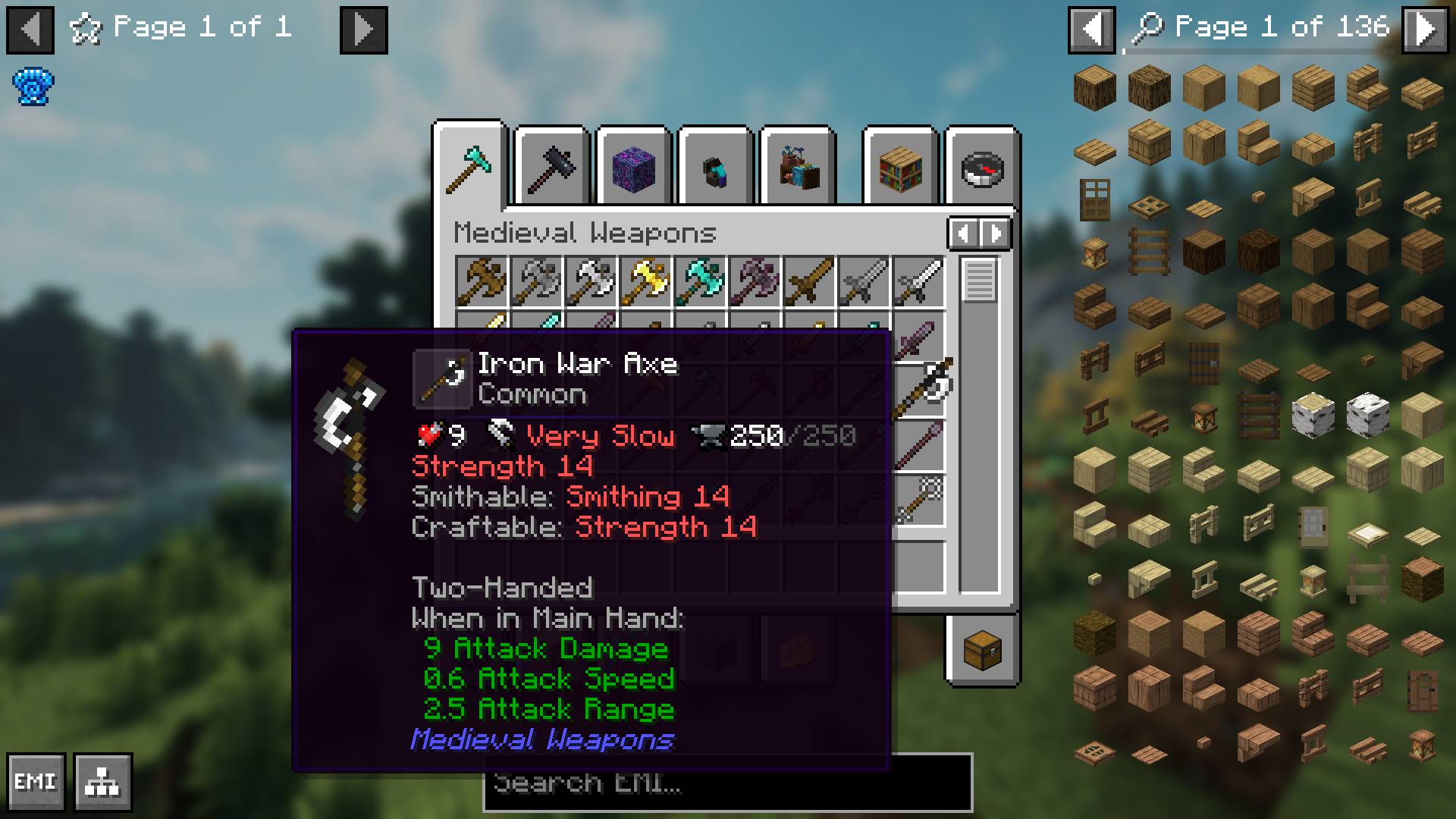Open the chest survival inventory tab
The width and height of the screenshot is (1456, 819).
tap(982, 650)
